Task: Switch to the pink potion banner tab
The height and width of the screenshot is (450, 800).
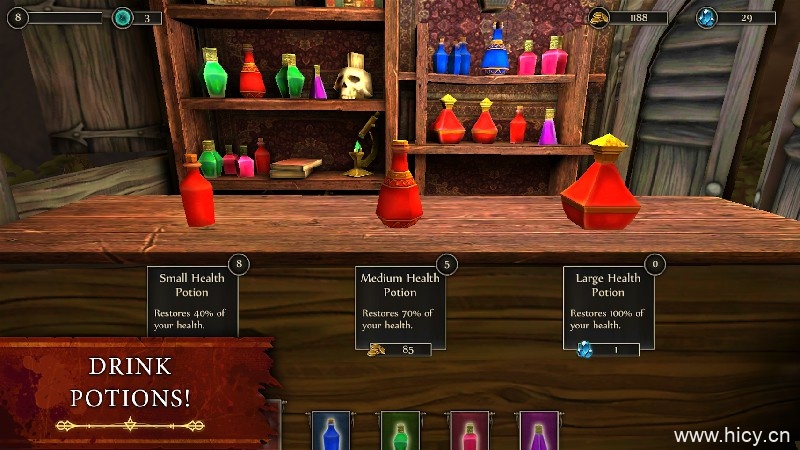Action: (x=469, y=431)
